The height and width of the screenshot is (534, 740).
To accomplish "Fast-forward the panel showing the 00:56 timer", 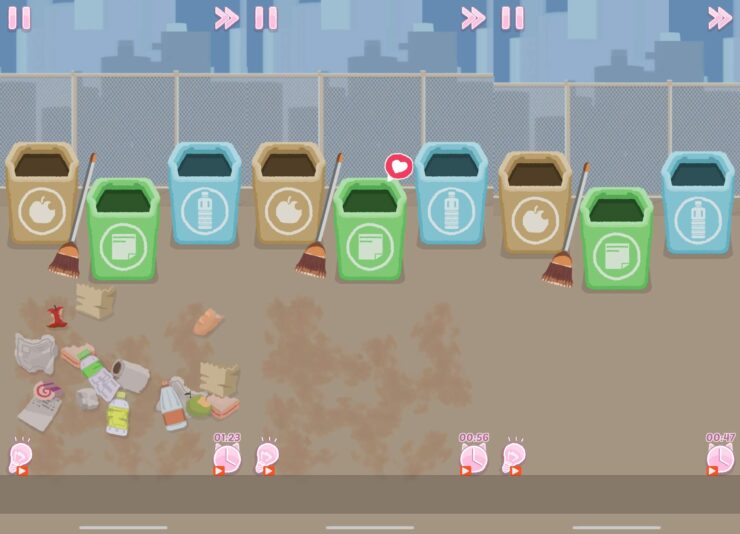I will [473, 18].
